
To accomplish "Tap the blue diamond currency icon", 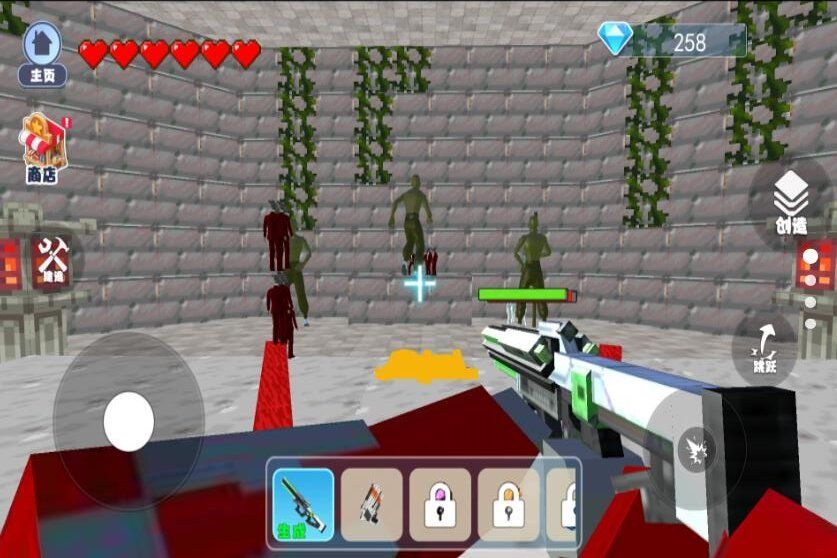I will [615, 39].
